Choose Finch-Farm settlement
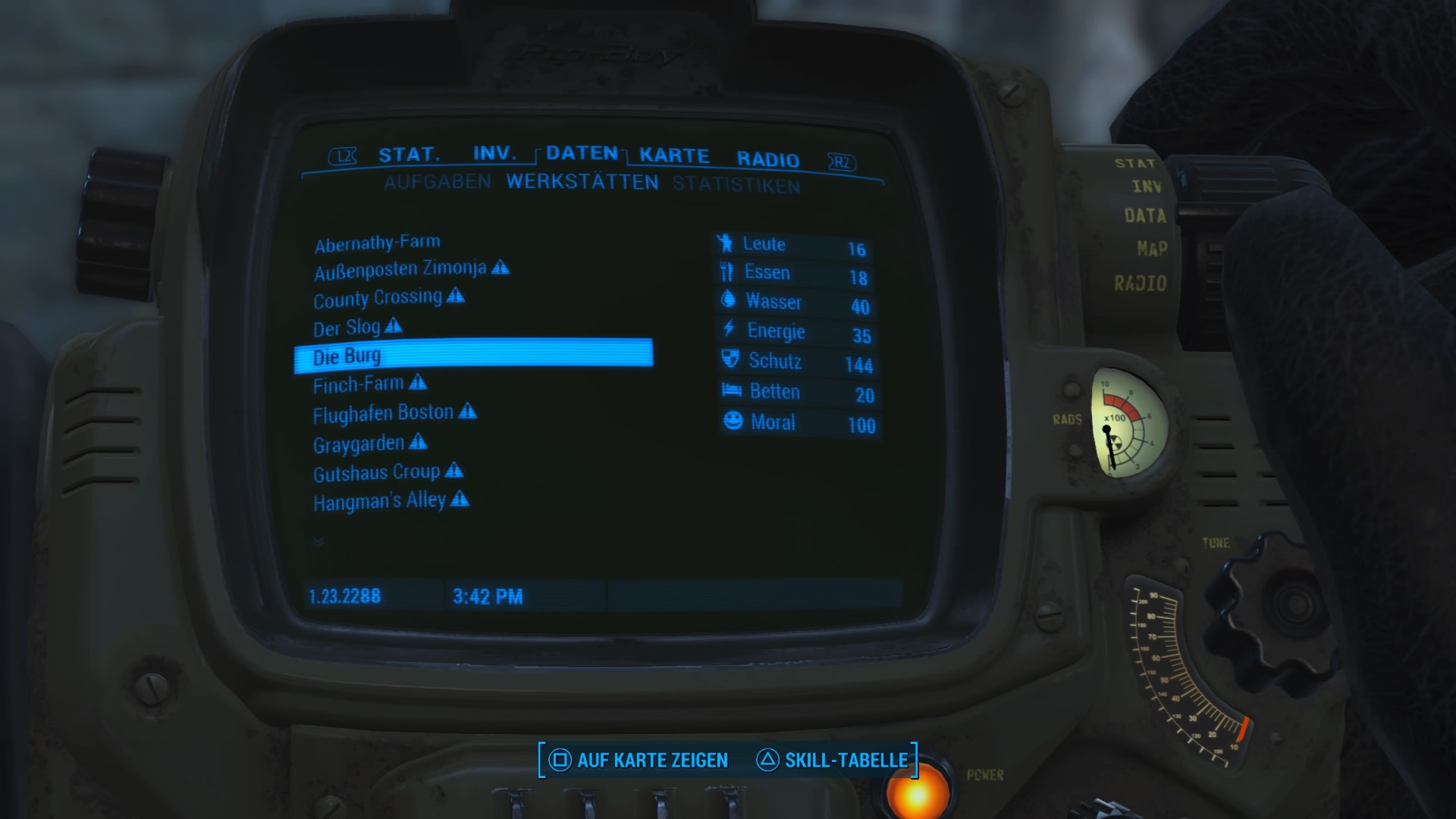 359,384
